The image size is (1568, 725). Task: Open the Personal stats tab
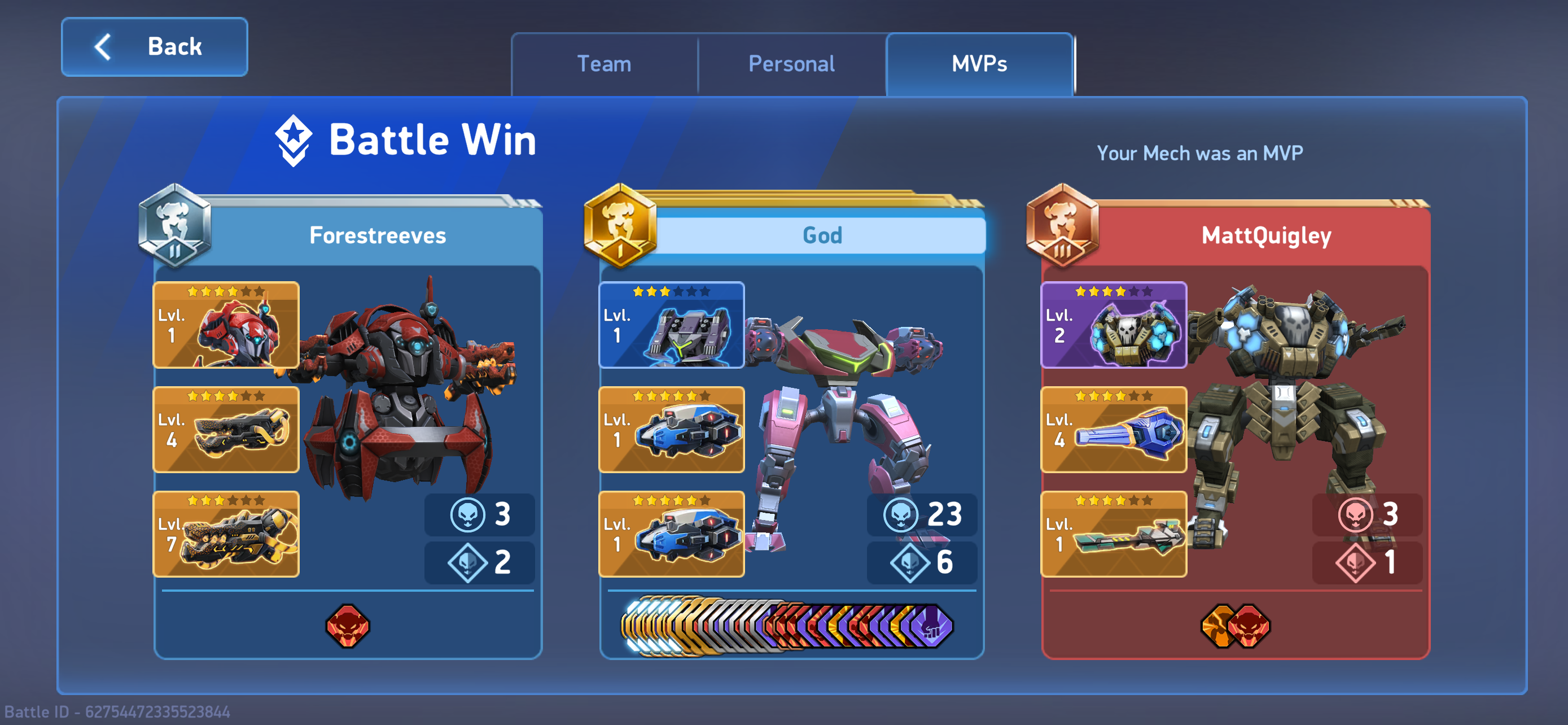tap(791, 64)
